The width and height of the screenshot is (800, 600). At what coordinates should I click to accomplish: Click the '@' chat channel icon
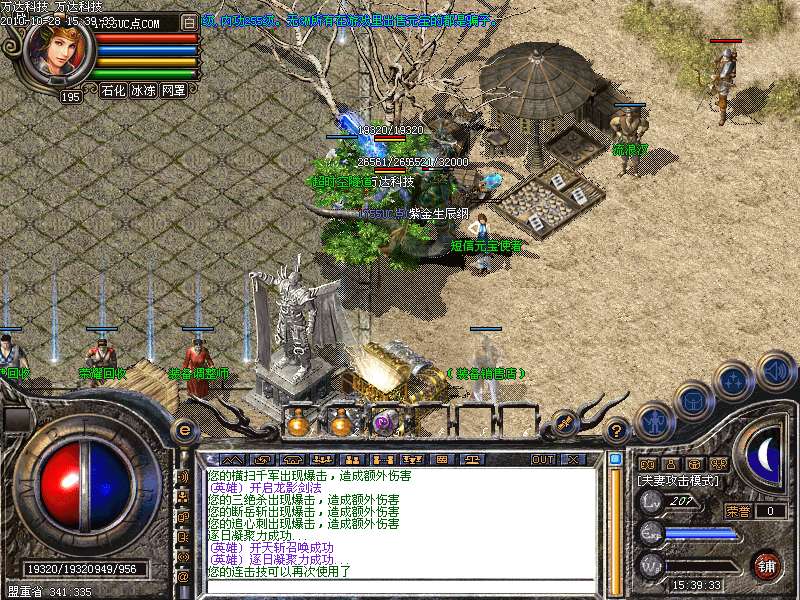pyautogui.click(x=184, y=576)
